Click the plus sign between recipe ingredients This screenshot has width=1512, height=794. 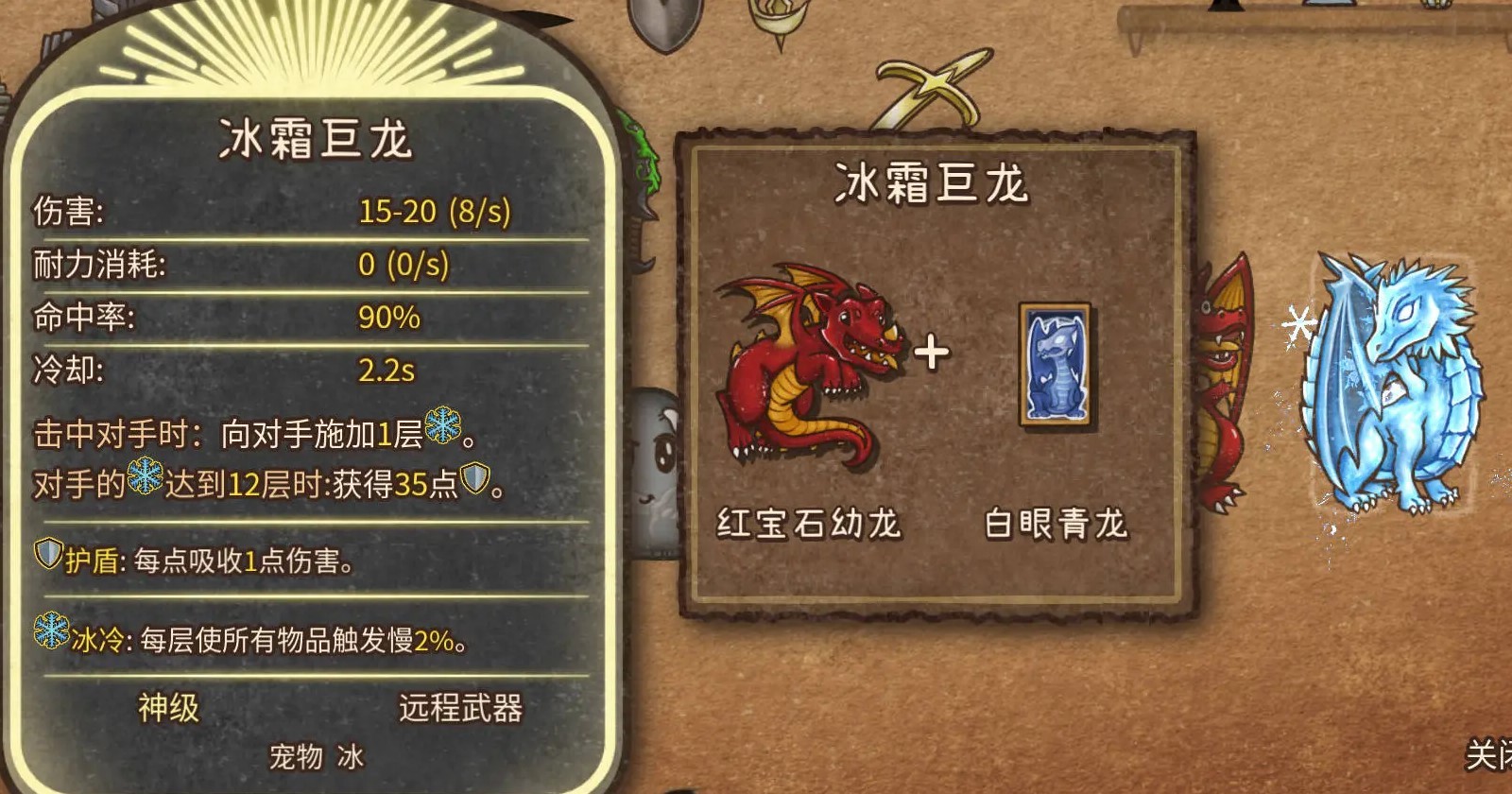point(934,353)
